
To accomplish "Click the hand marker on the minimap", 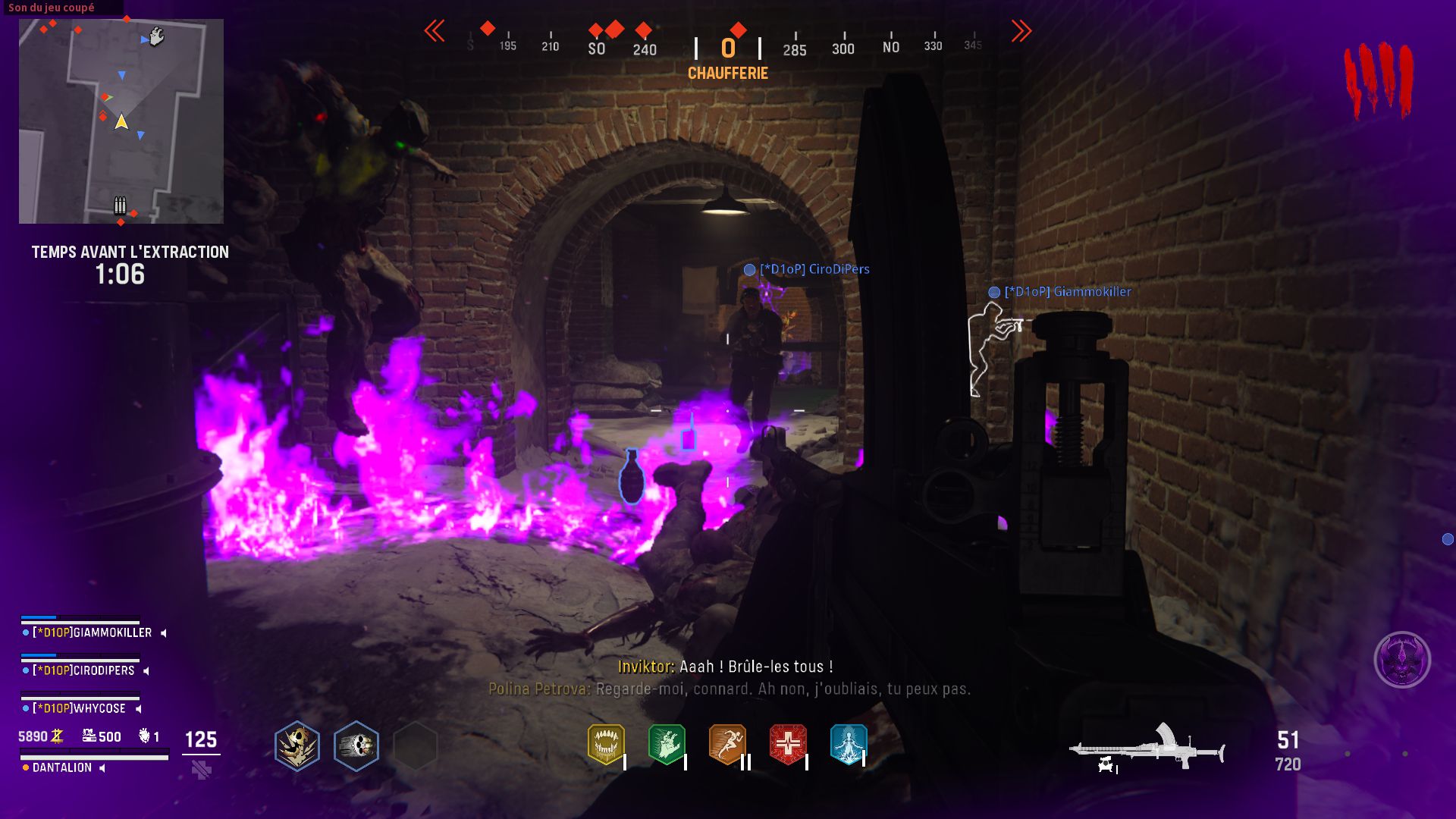I will [157, 36].
